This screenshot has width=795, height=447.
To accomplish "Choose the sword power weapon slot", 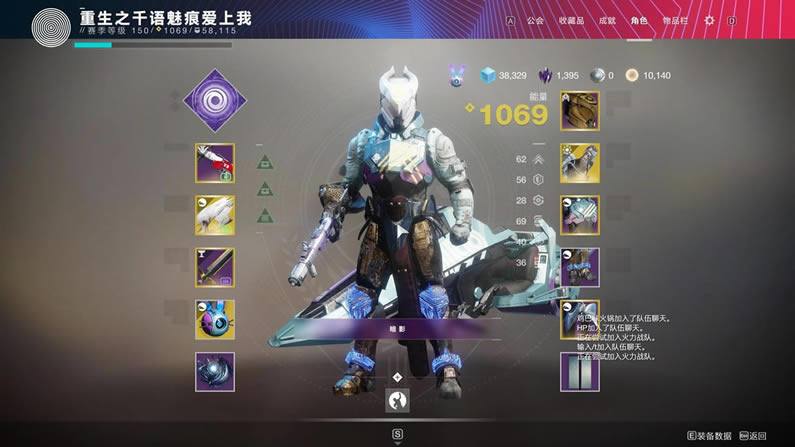I will 215,267.
